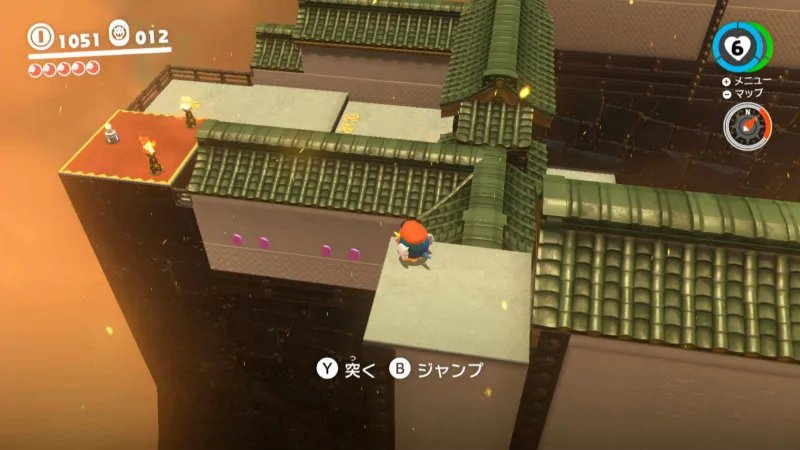
Task: Open the メニュー menu label
Action: pyautogui.click(x=748, y=80)
